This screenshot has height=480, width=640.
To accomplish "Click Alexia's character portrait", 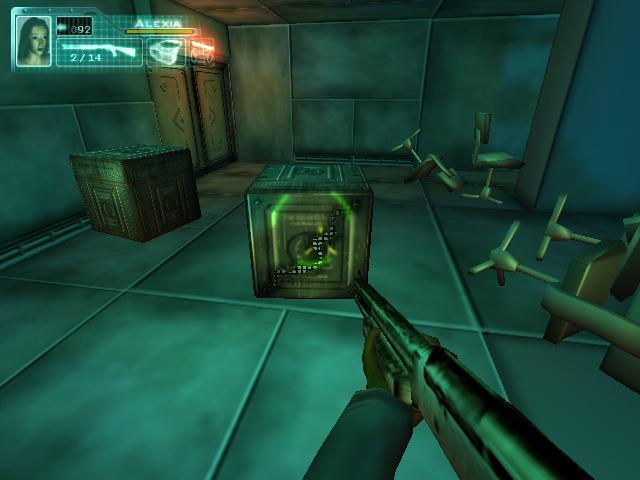I will click(x=34, y=41).
